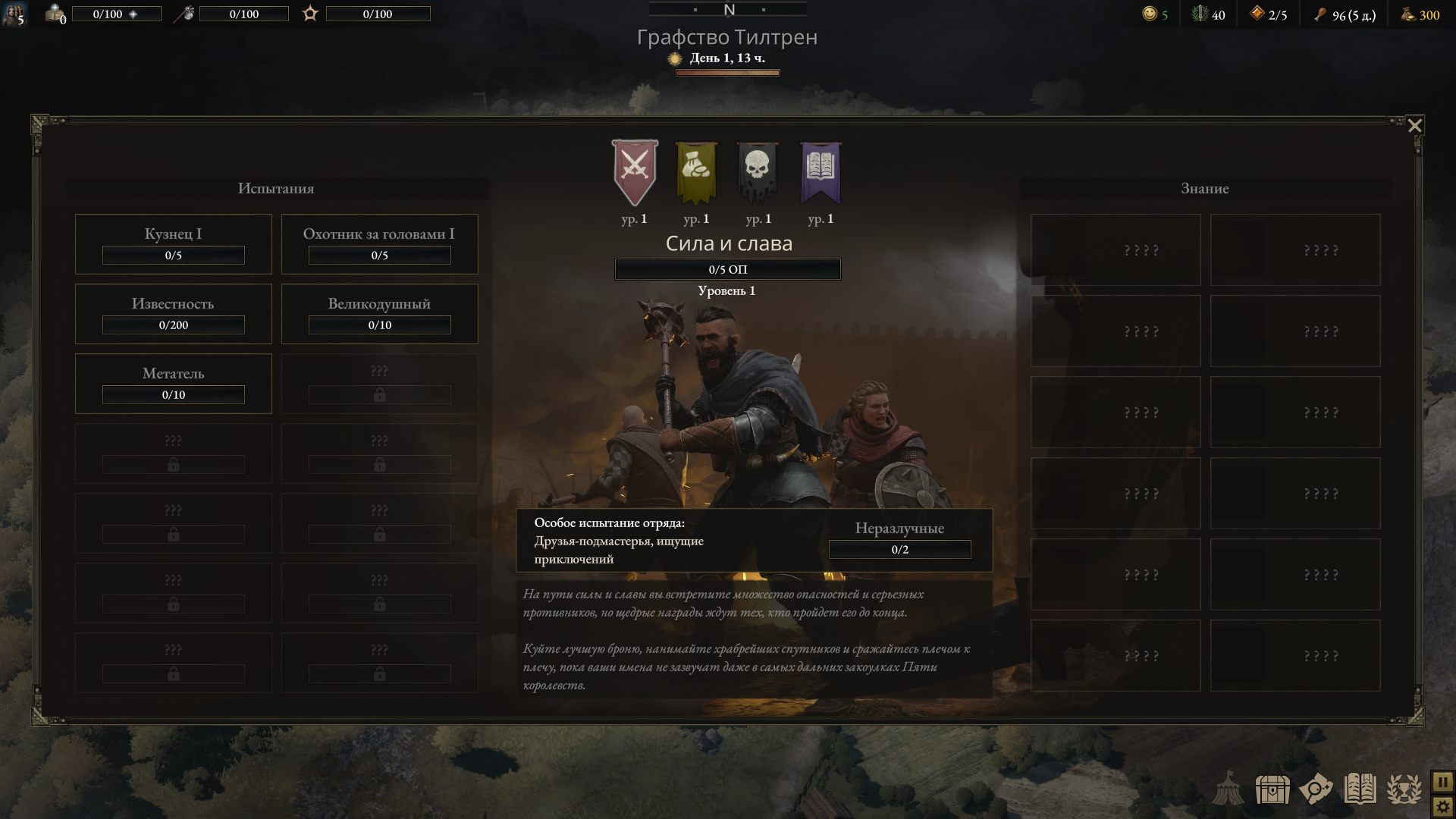The width and height of the screenshot is (1456, 819).
Task: Select the map exploration magnifier icon
Action: pos(1317,790)
